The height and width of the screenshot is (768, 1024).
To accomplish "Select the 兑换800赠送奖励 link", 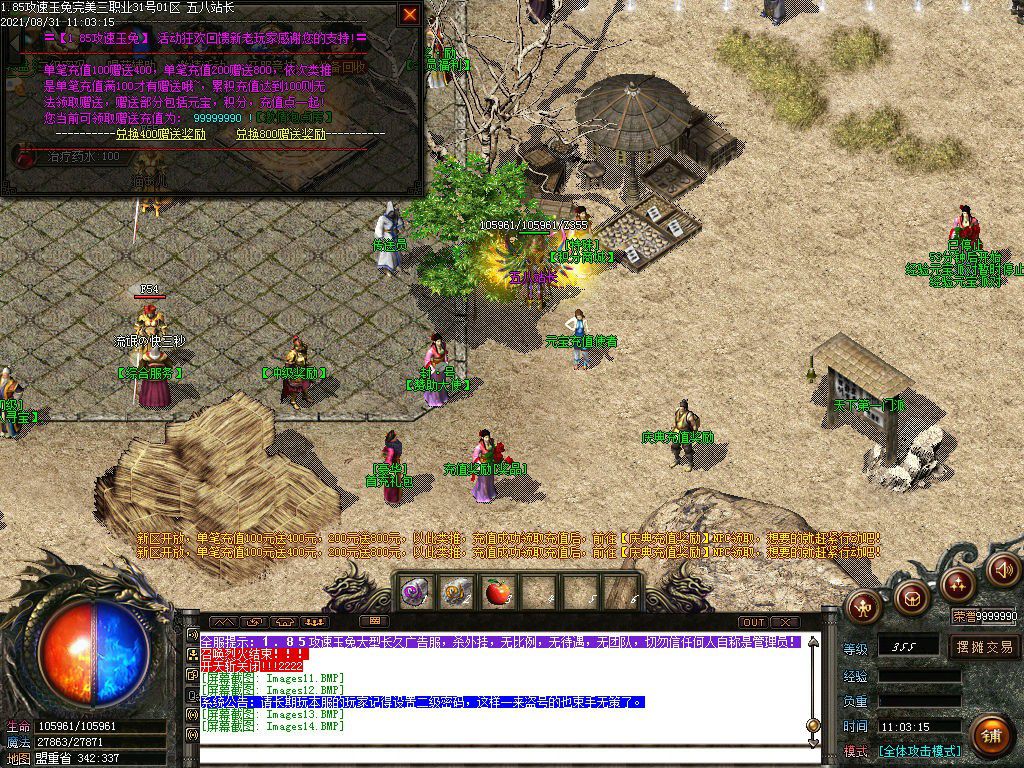I will click(281, 134).
